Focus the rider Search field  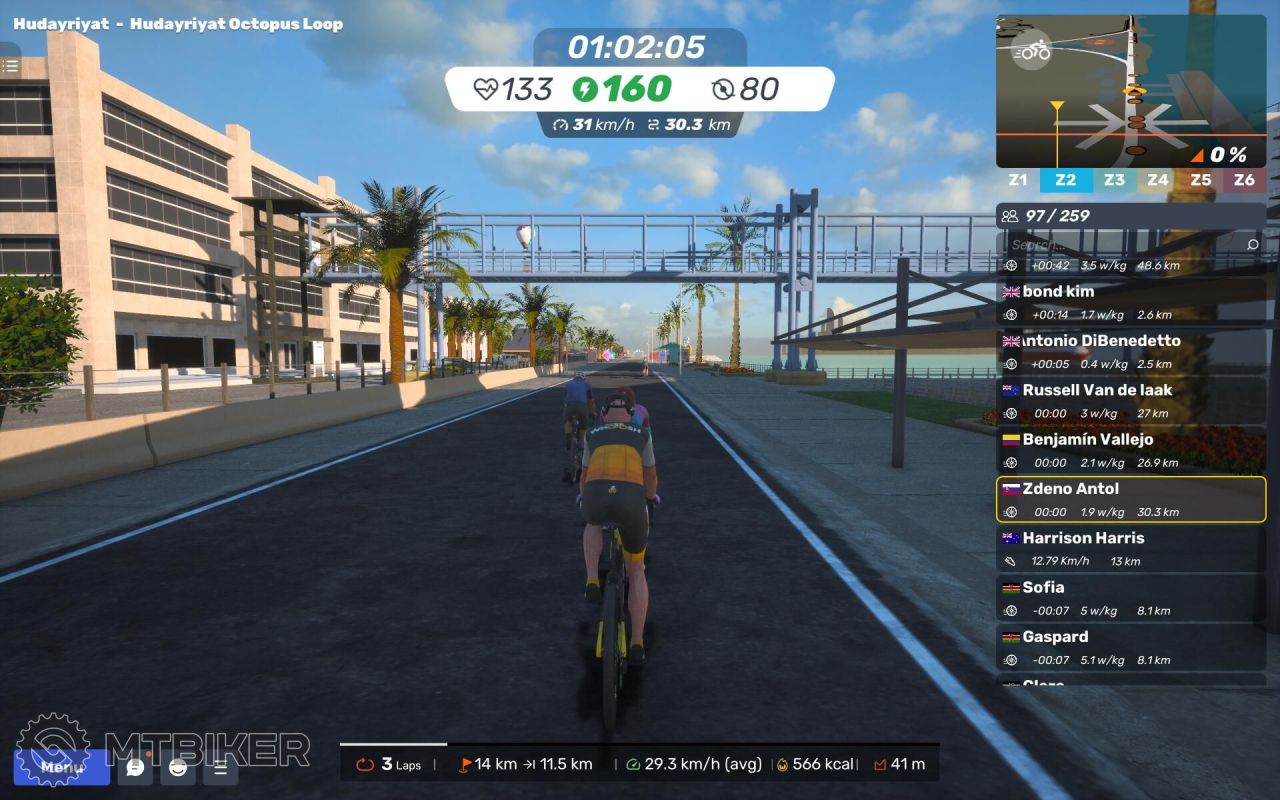[1120, 244]
